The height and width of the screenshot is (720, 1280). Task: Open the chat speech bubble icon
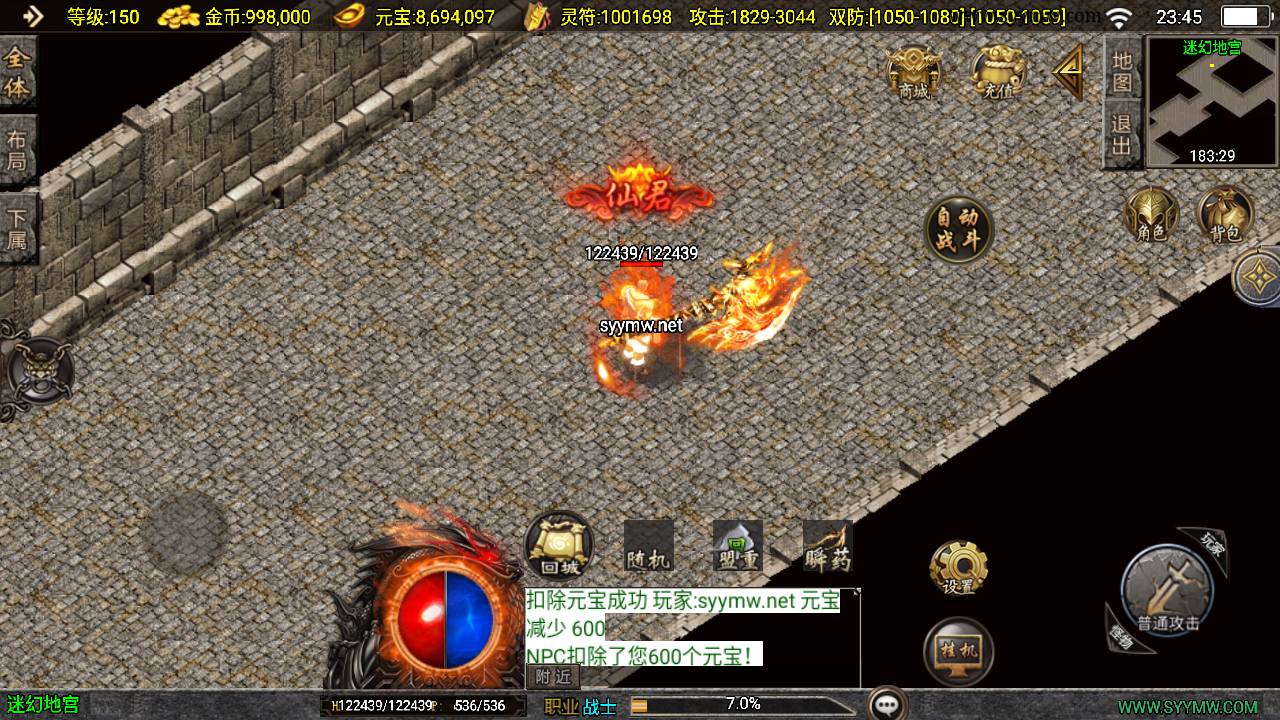pos(887,704)
